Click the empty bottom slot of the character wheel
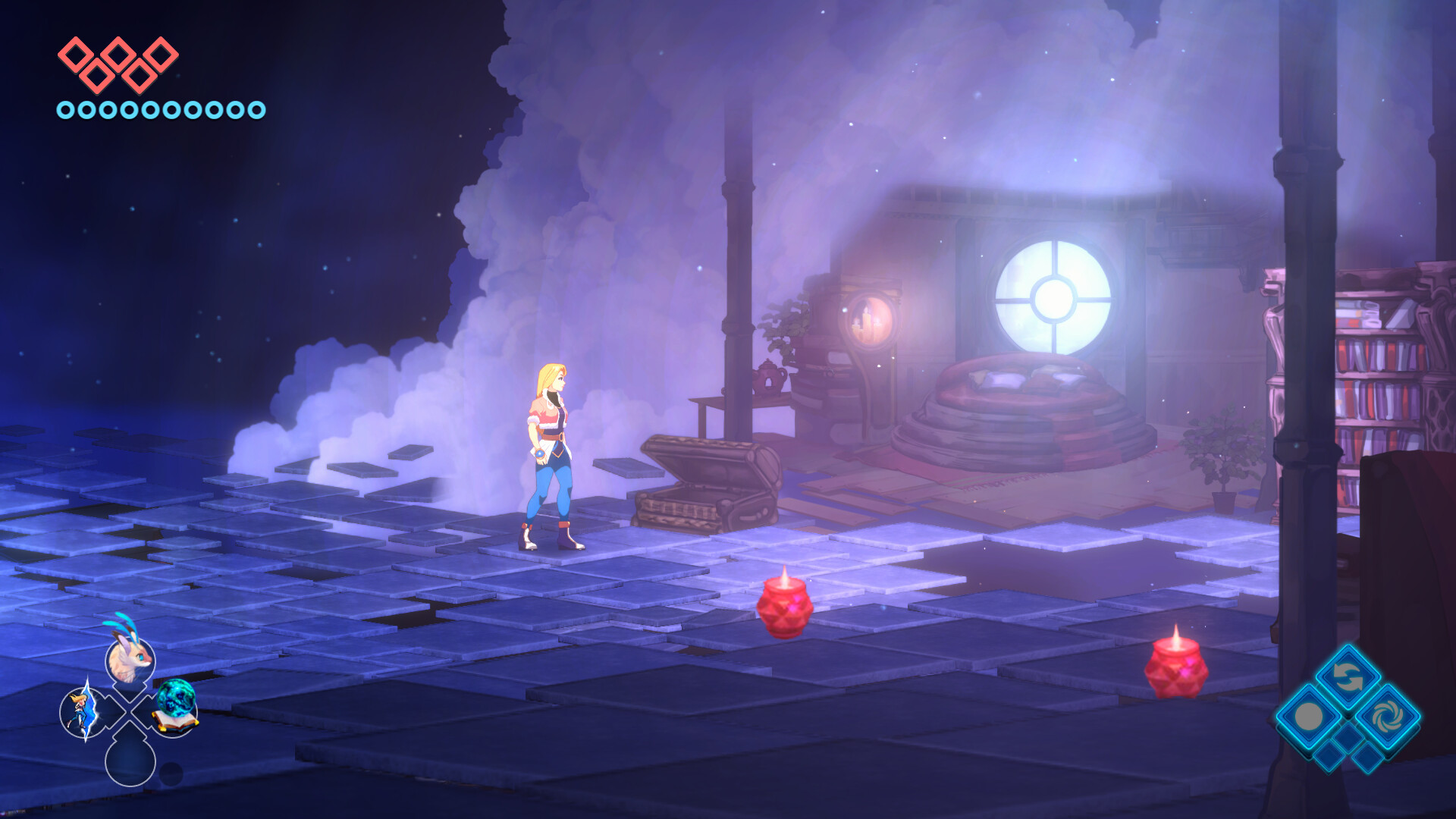Screen dimensions: 1456x819 pyautogui.click(x=129, y=764)
